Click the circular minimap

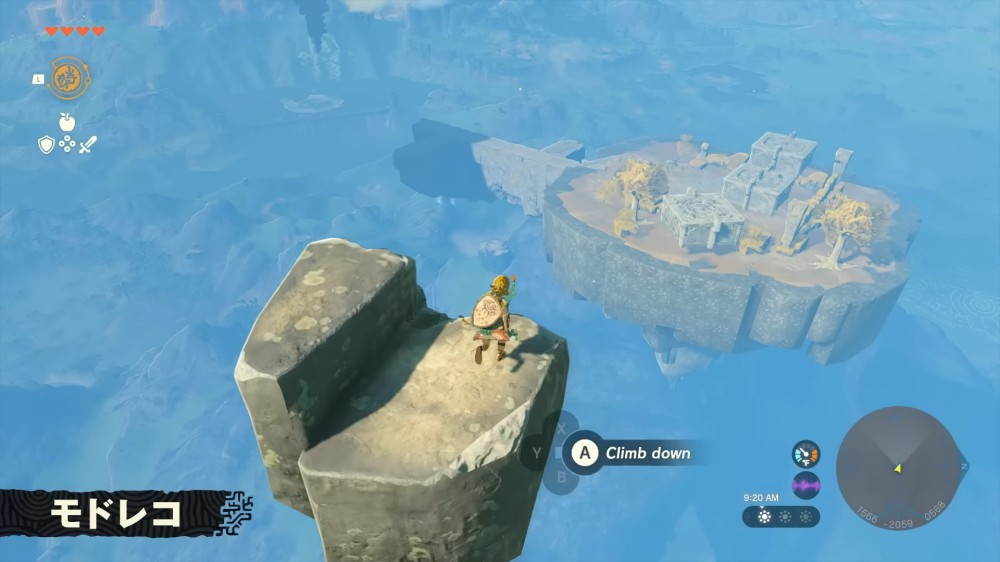pos(897,467)
